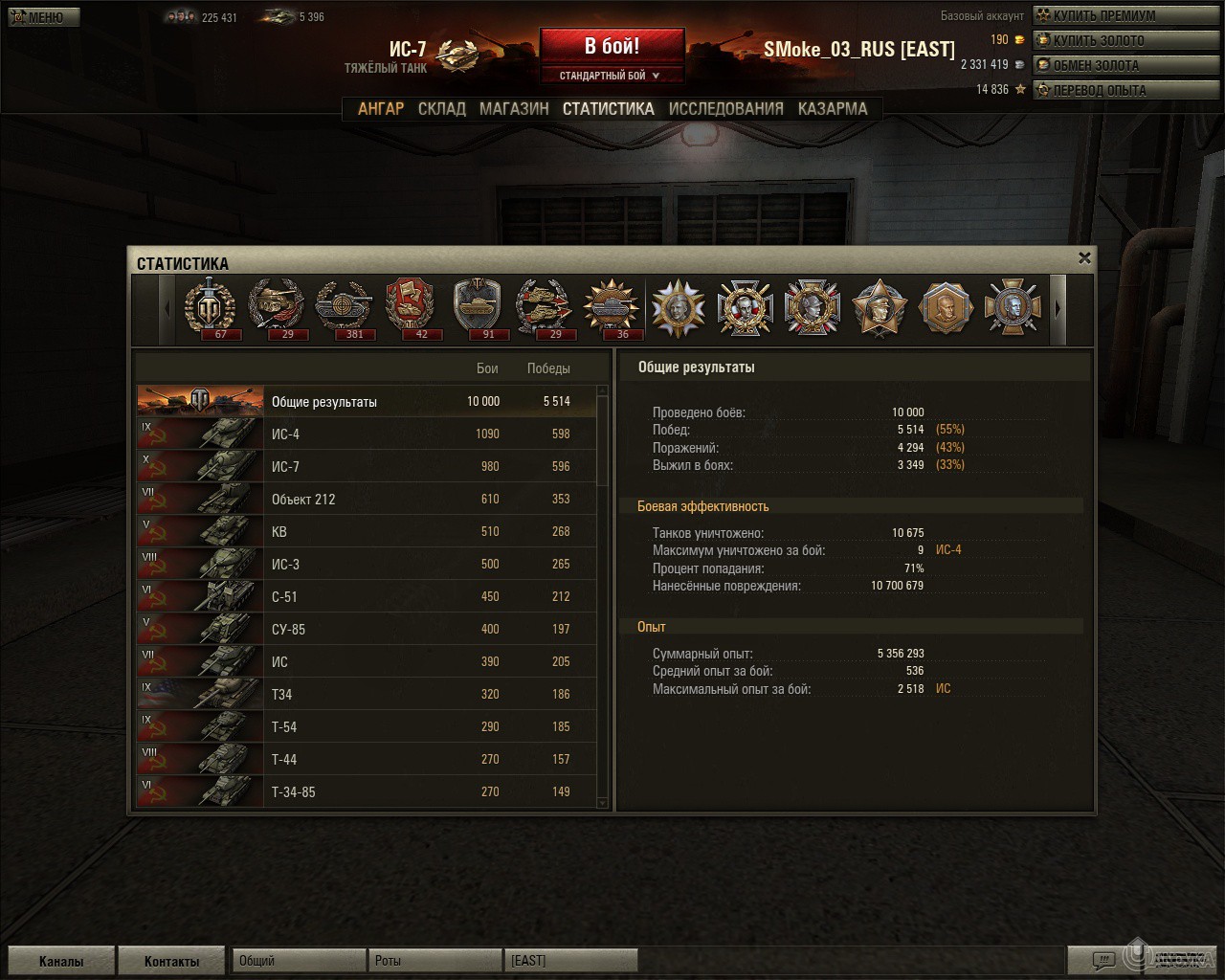This screenshot has height=980, width=1225.
Task: Close the Статистика window
Action: pyautogui.click(x=1084, y=257)
